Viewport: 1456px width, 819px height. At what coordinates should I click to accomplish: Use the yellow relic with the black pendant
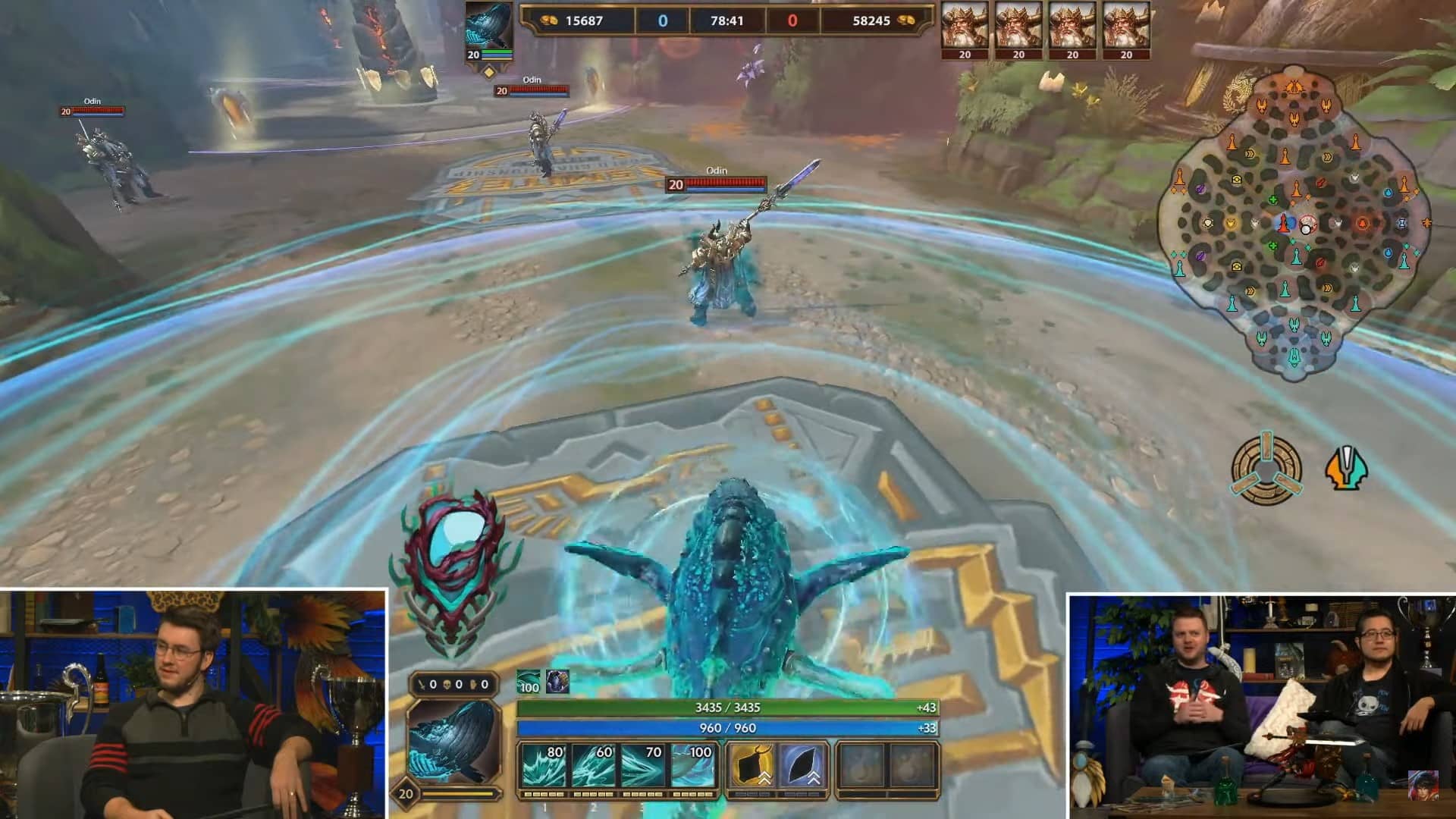coord(752,767)
